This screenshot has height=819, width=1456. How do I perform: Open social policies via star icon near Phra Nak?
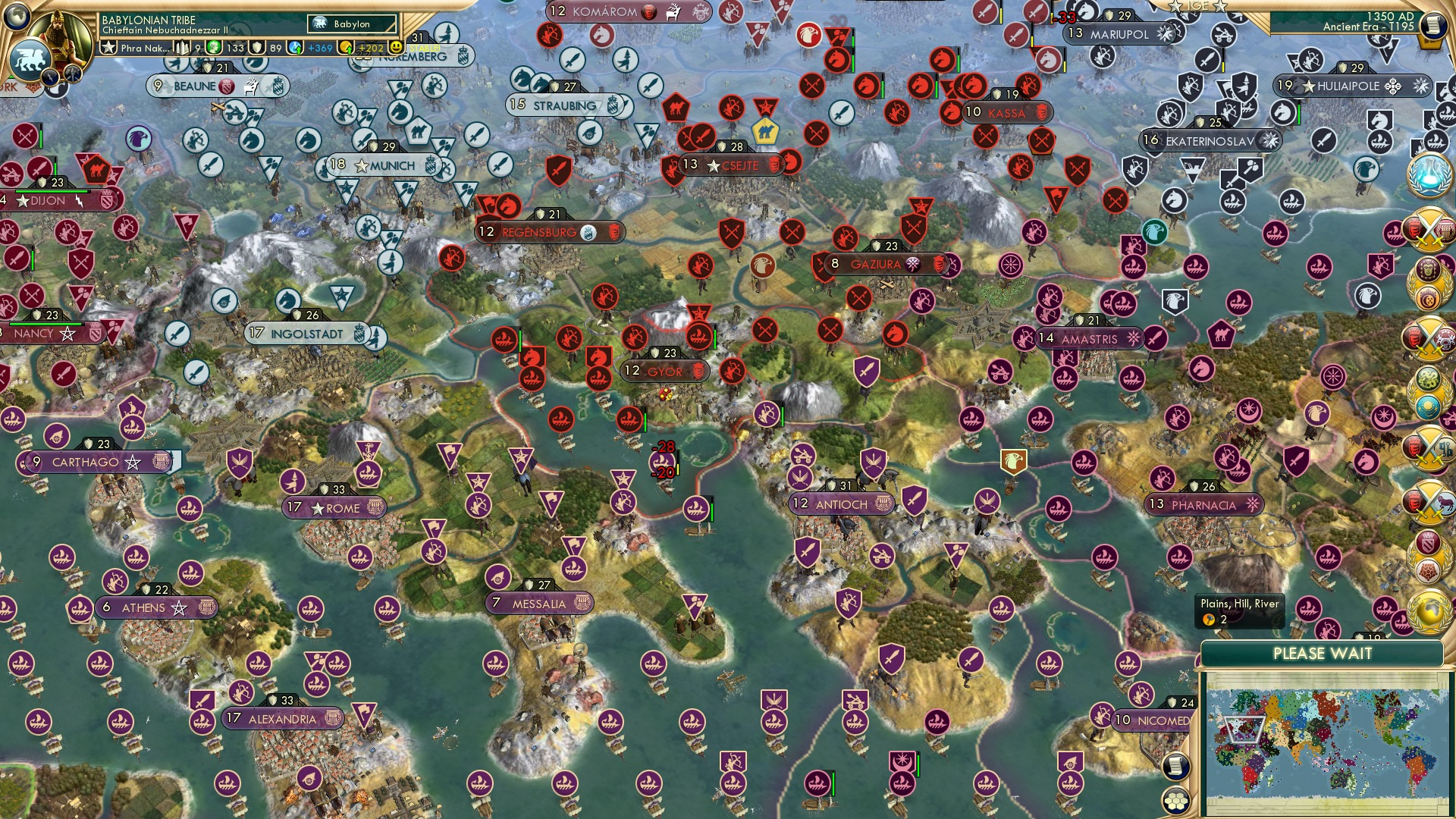click(108, 45)
